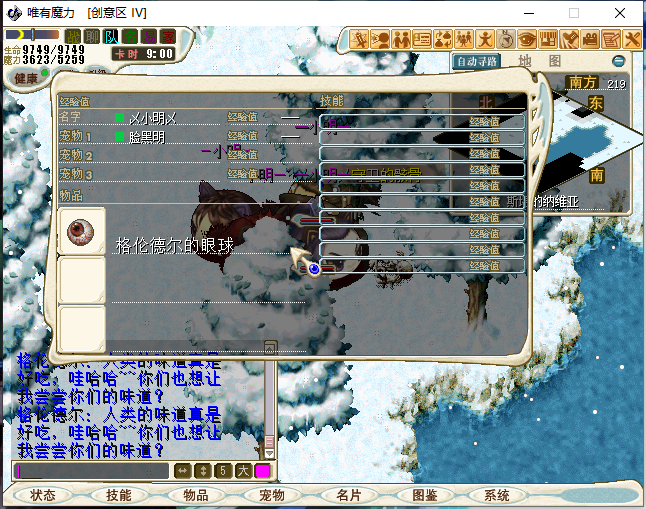Open the 系统 system menu
The image size is (646, 509).
(x=497, y=495)
